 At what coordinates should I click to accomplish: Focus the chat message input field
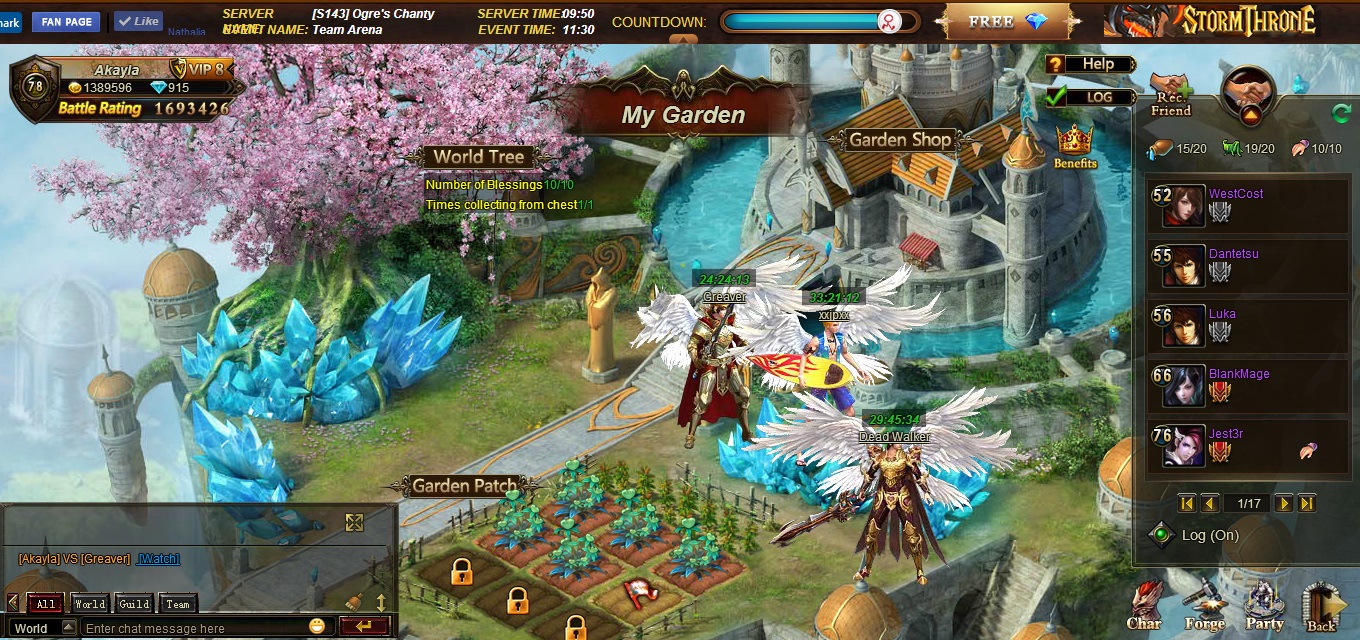pyautogui.click(x=195, y=628)
